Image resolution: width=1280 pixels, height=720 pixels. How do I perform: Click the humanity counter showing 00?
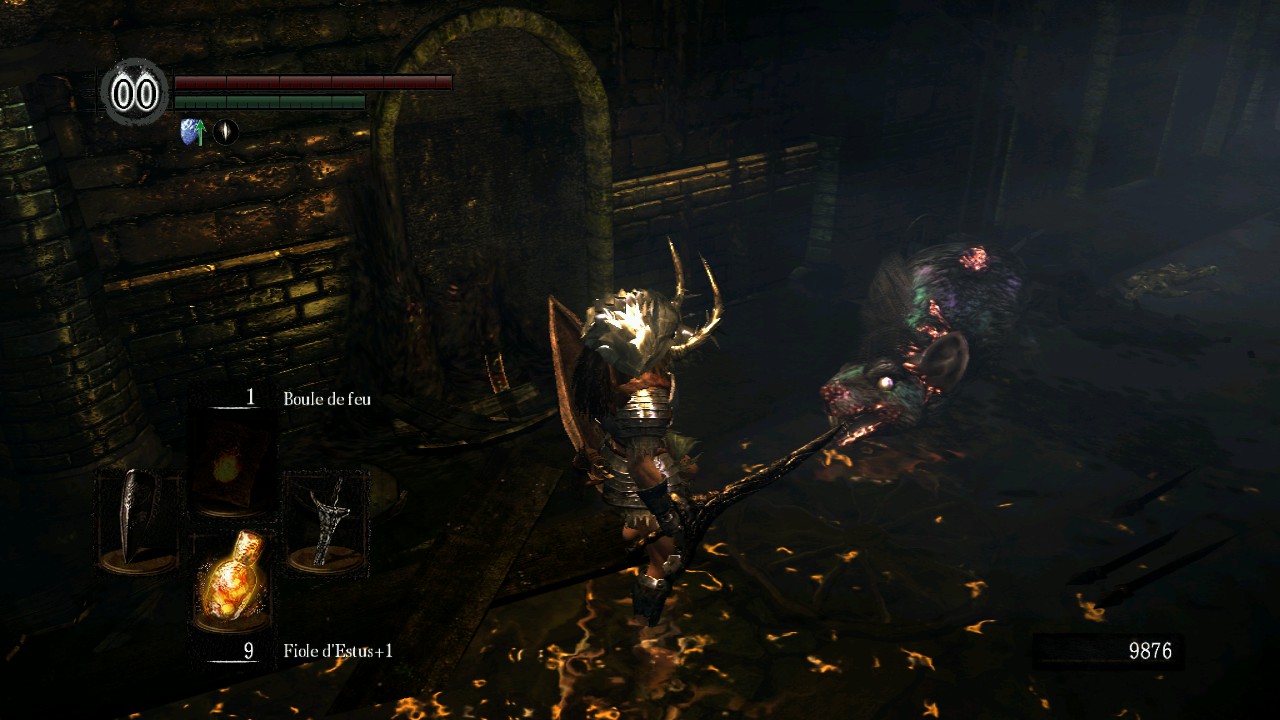click(136, 93)
